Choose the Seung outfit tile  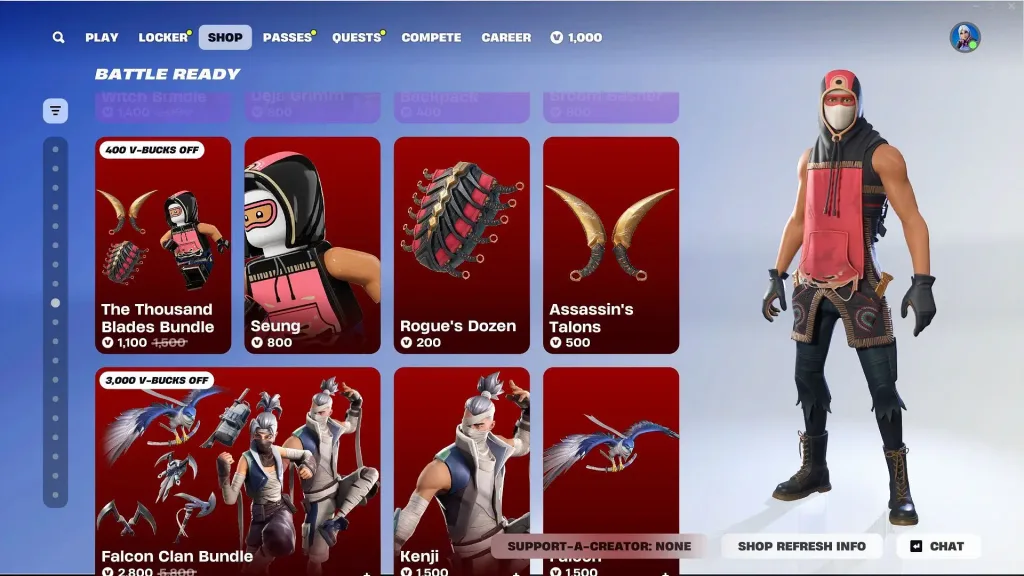[312, 245]
